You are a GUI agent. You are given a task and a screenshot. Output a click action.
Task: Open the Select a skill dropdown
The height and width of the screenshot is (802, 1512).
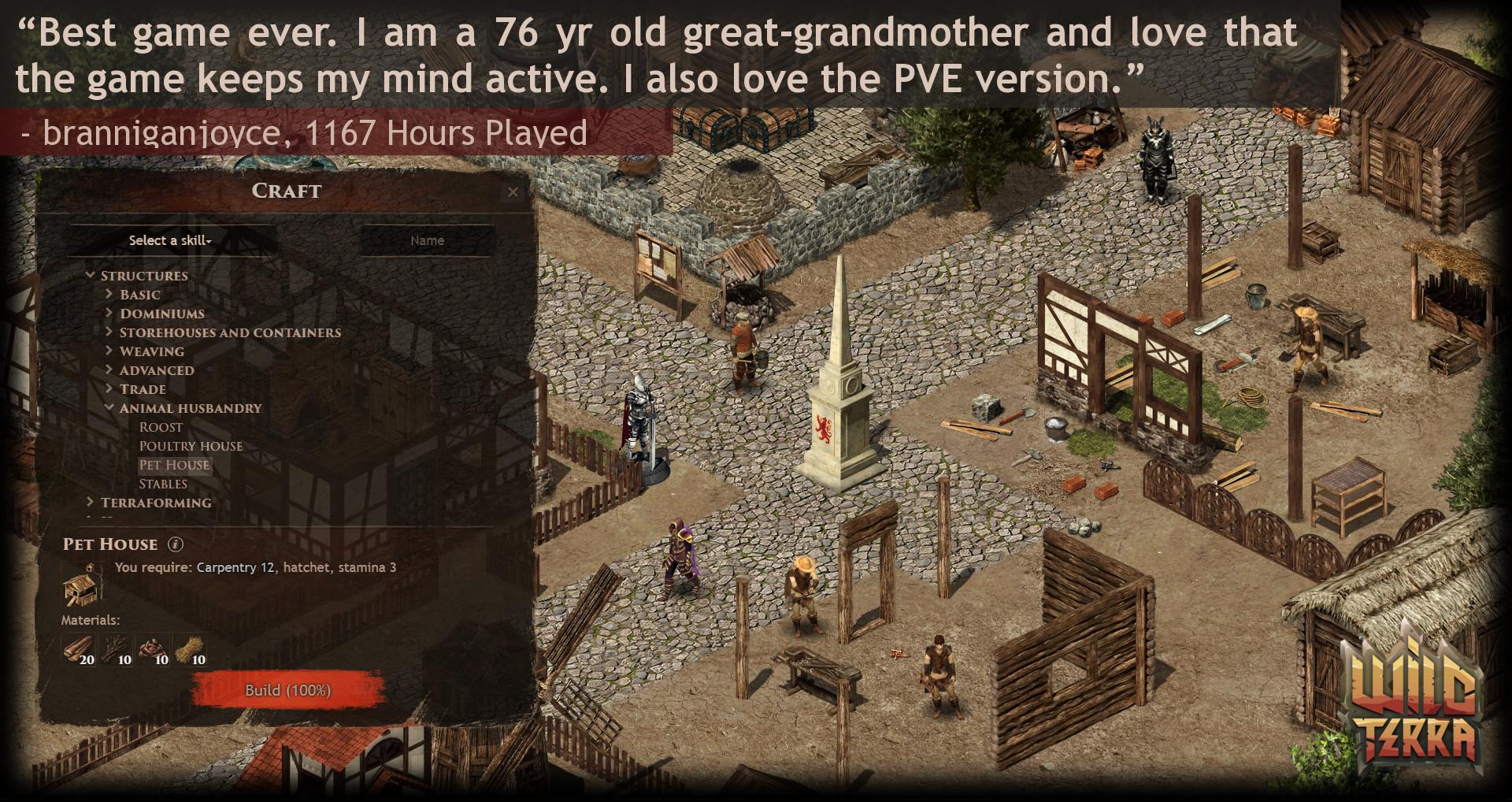(169, 240)
